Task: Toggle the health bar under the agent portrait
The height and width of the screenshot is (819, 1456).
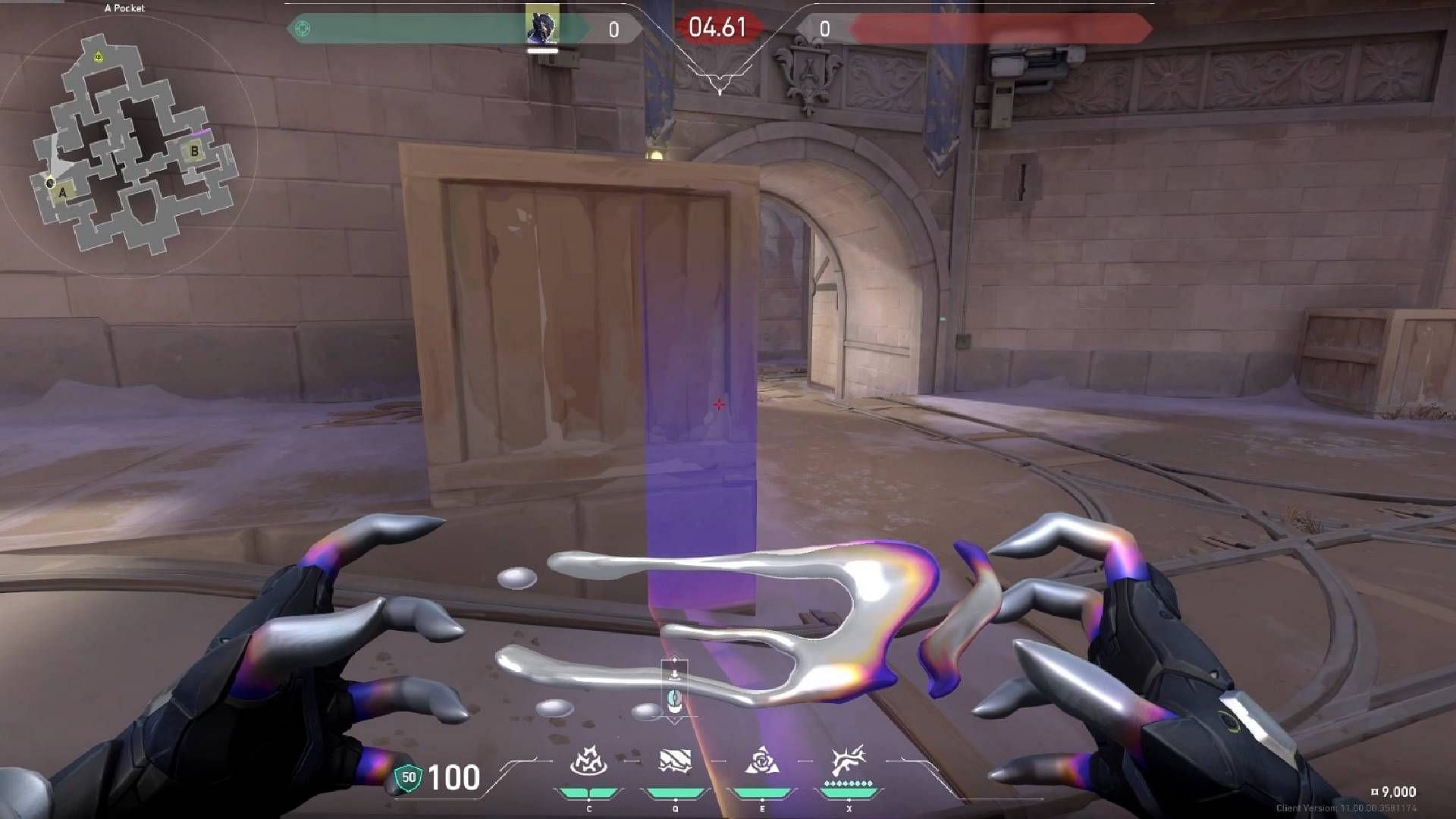Action: point(544,52)
